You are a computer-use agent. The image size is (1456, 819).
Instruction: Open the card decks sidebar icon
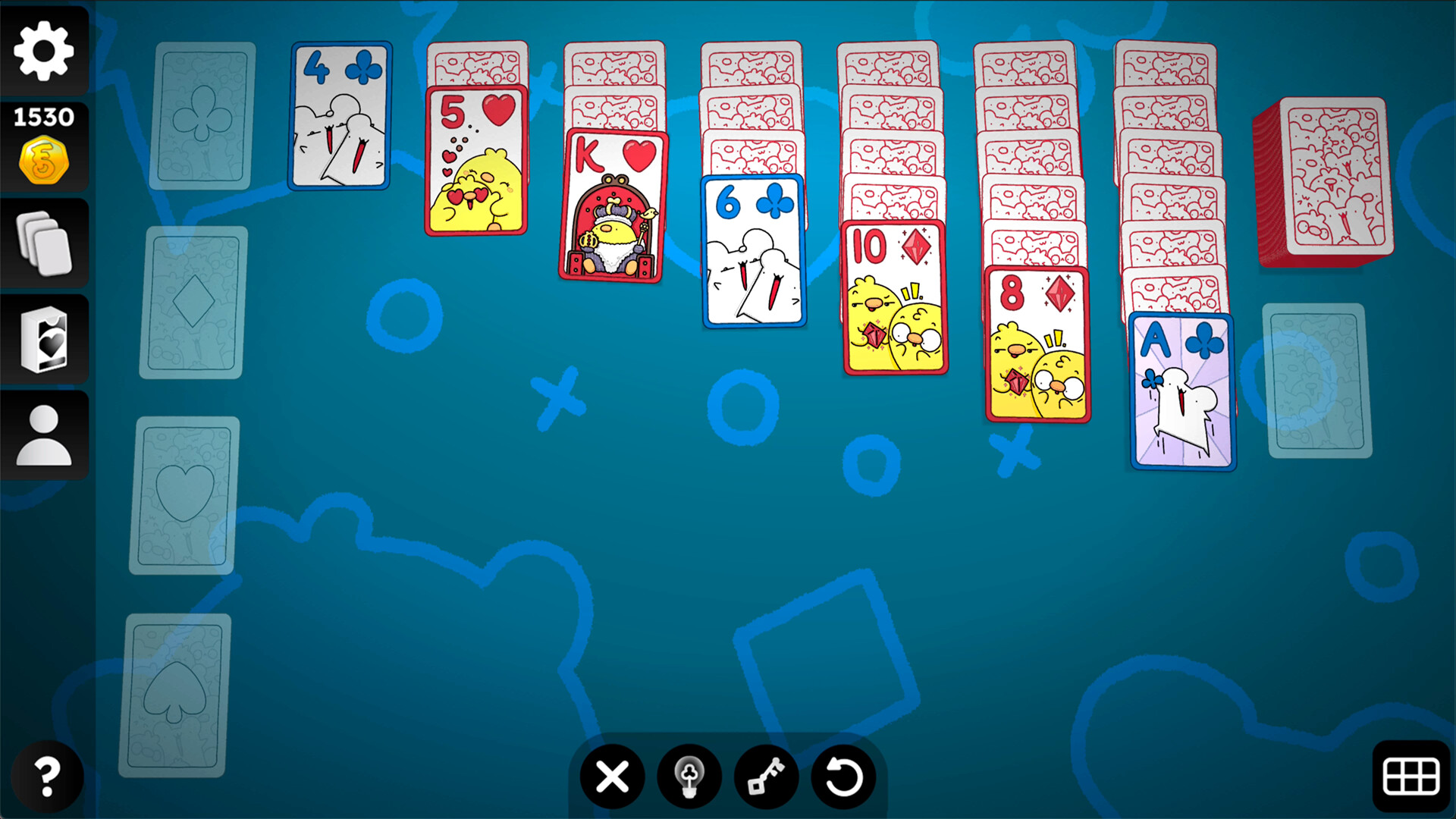(x=43, y=243)
